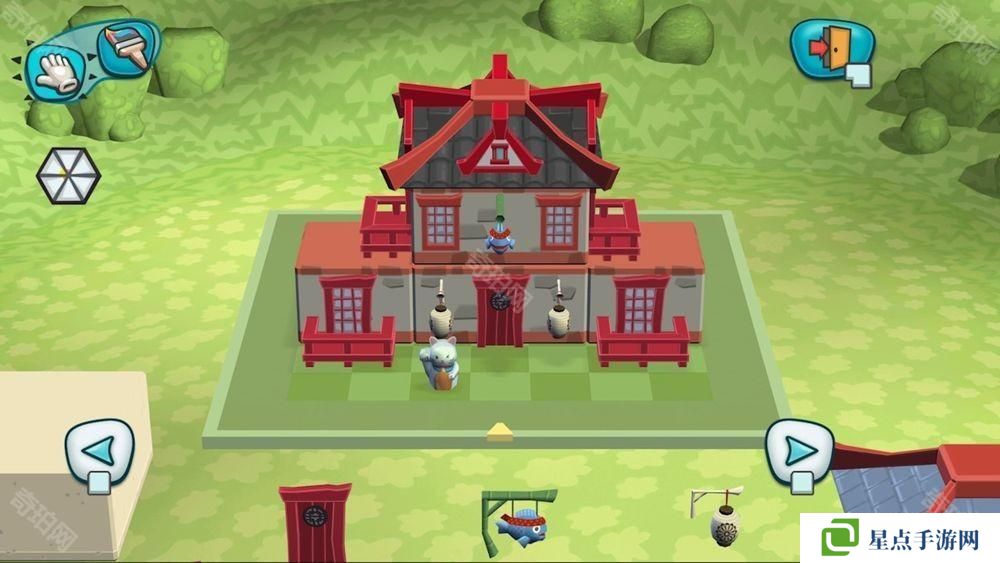Click the yellow triangle platform marker
The width and height of the screenshot is (1000, 563).
(x=499, y=432)
